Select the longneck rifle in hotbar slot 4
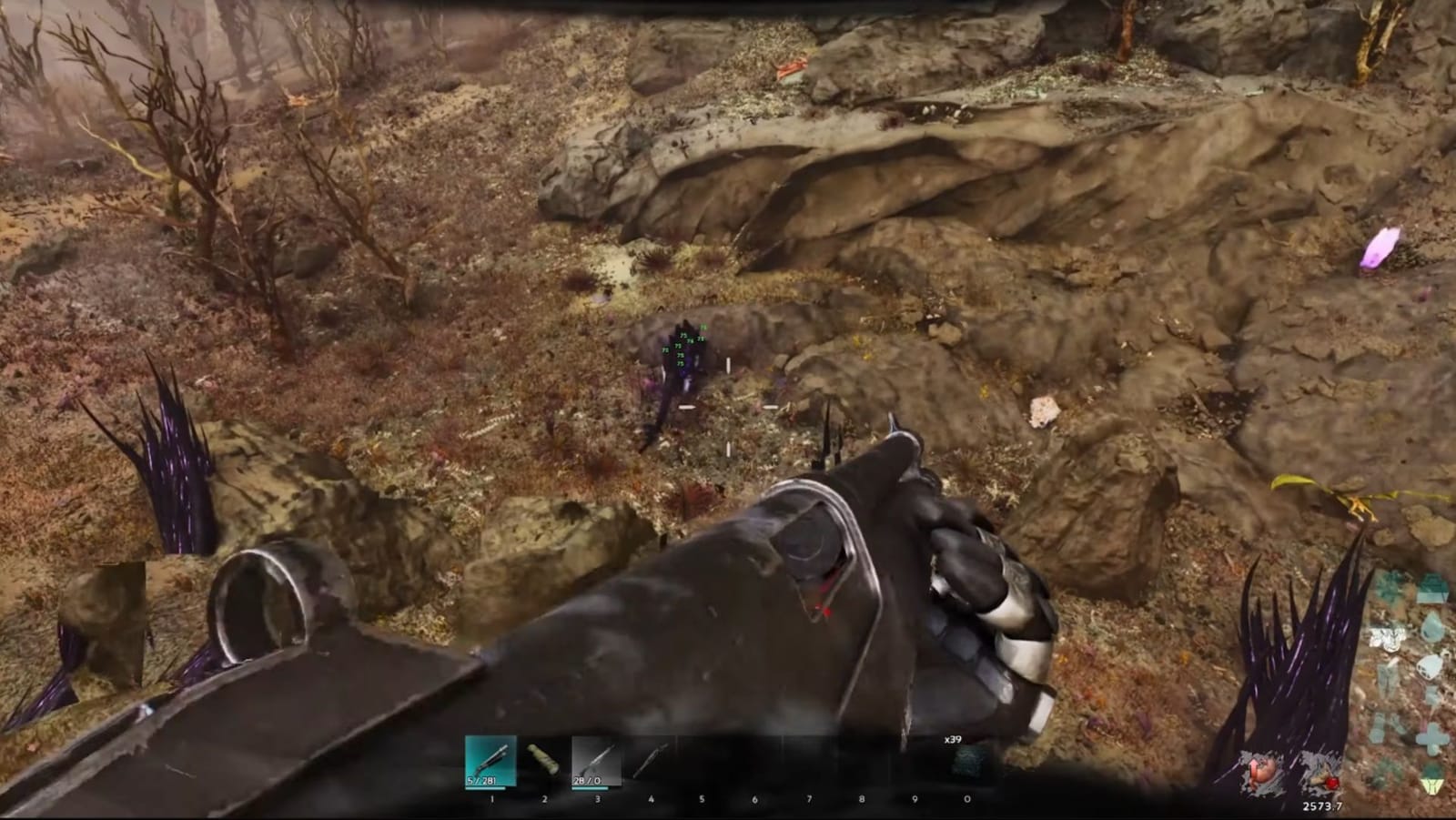 coord(649,760)
